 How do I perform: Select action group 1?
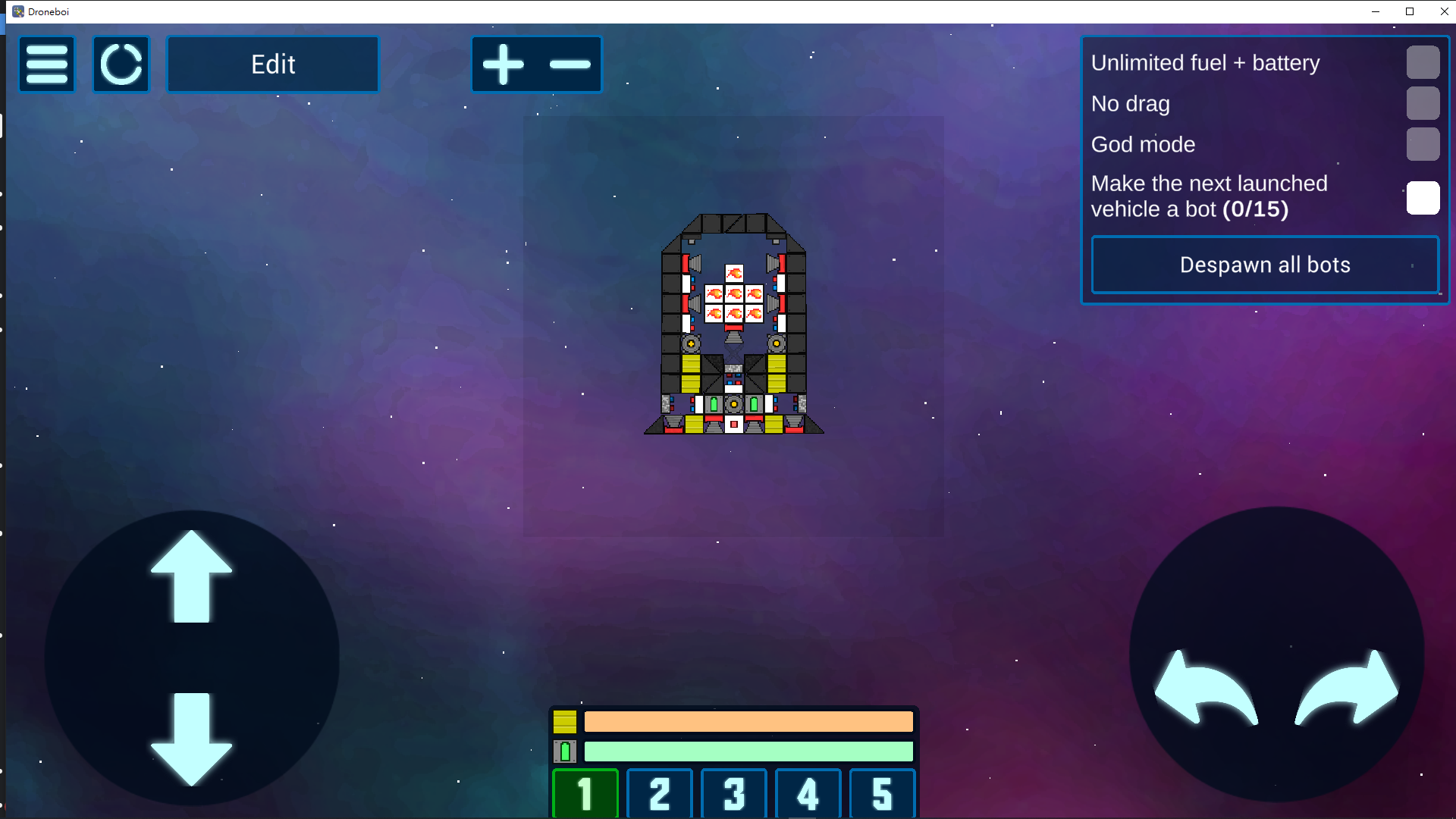[585, 793]
